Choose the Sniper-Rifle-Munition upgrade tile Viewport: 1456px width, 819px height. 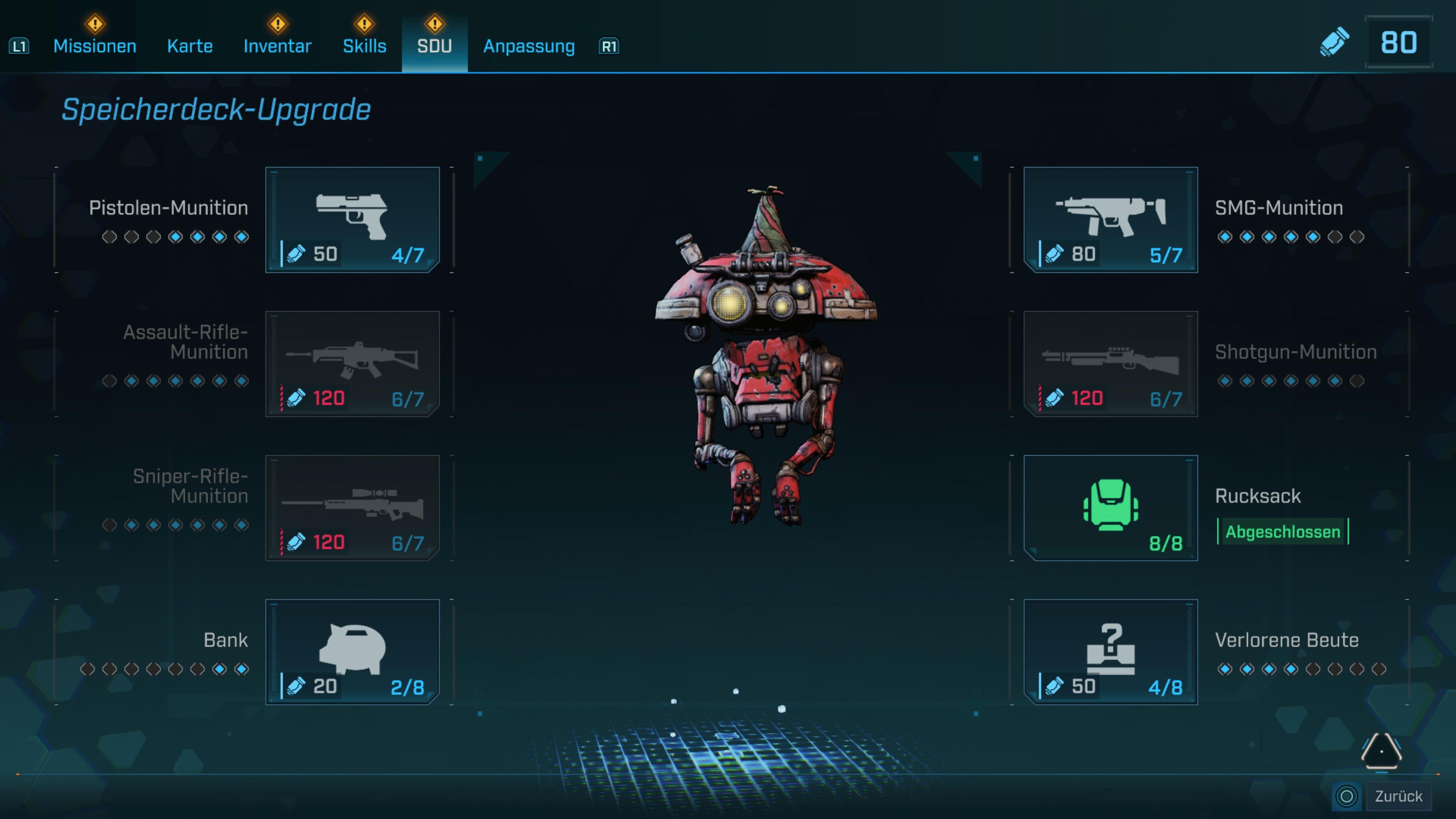[352, 508]
